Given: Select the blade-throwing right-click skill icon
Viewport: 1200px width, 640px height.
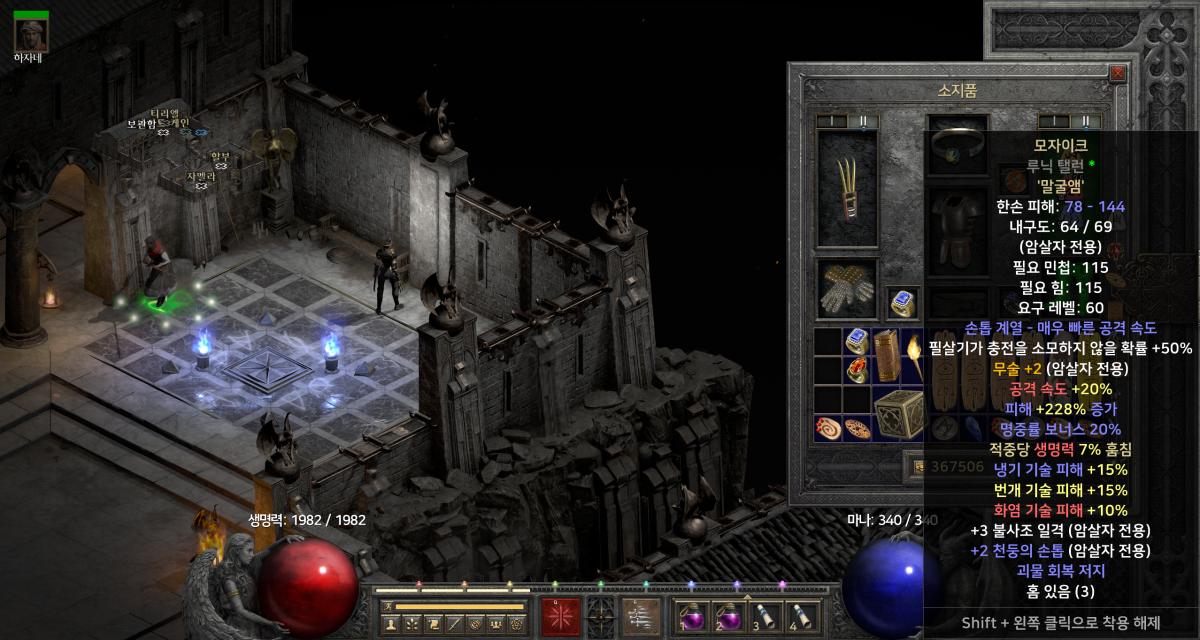Looking at the screenshot, I should click(640, 615).
